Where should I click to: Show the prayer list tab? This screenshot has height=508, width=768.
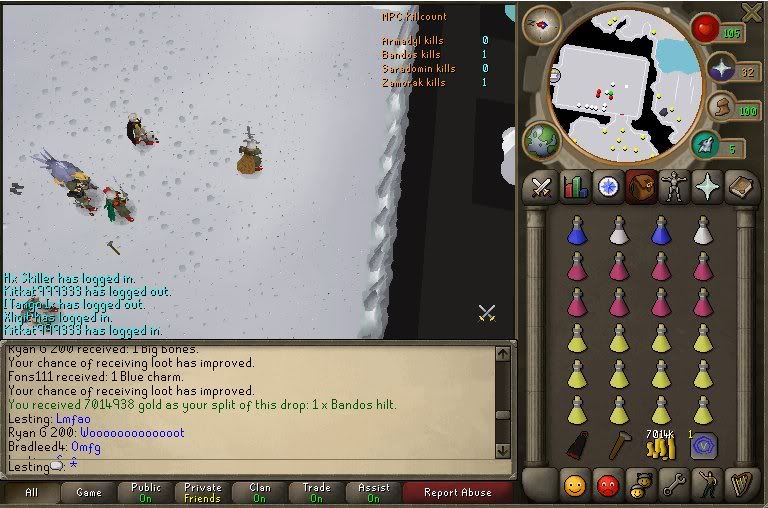[x=709, y=188]
